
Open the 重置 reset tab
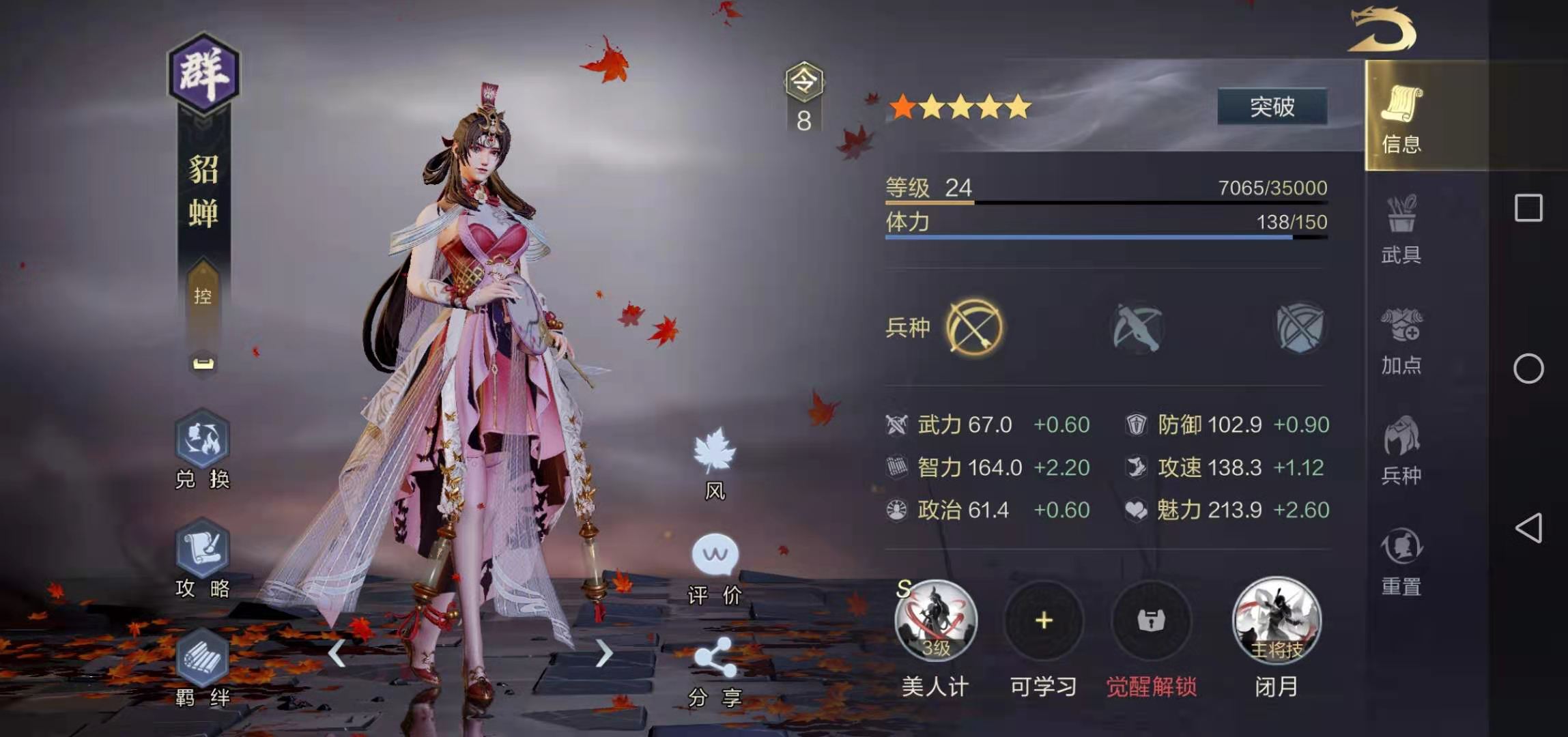(1401, 561)
